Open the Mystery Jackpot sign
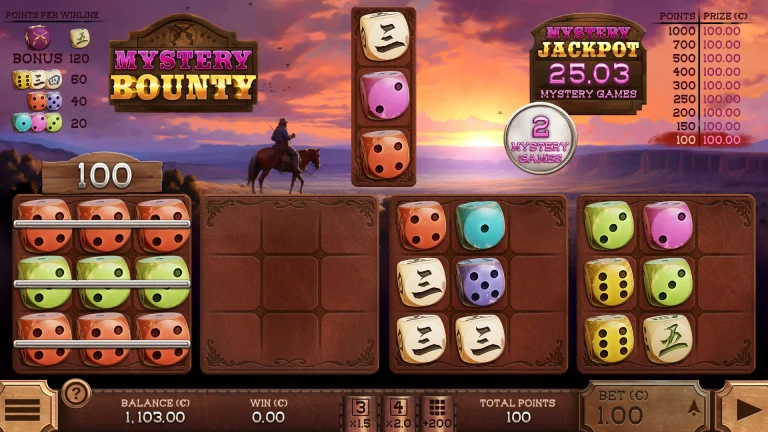Viewport: 768px width, 432px height. (588, 62)
